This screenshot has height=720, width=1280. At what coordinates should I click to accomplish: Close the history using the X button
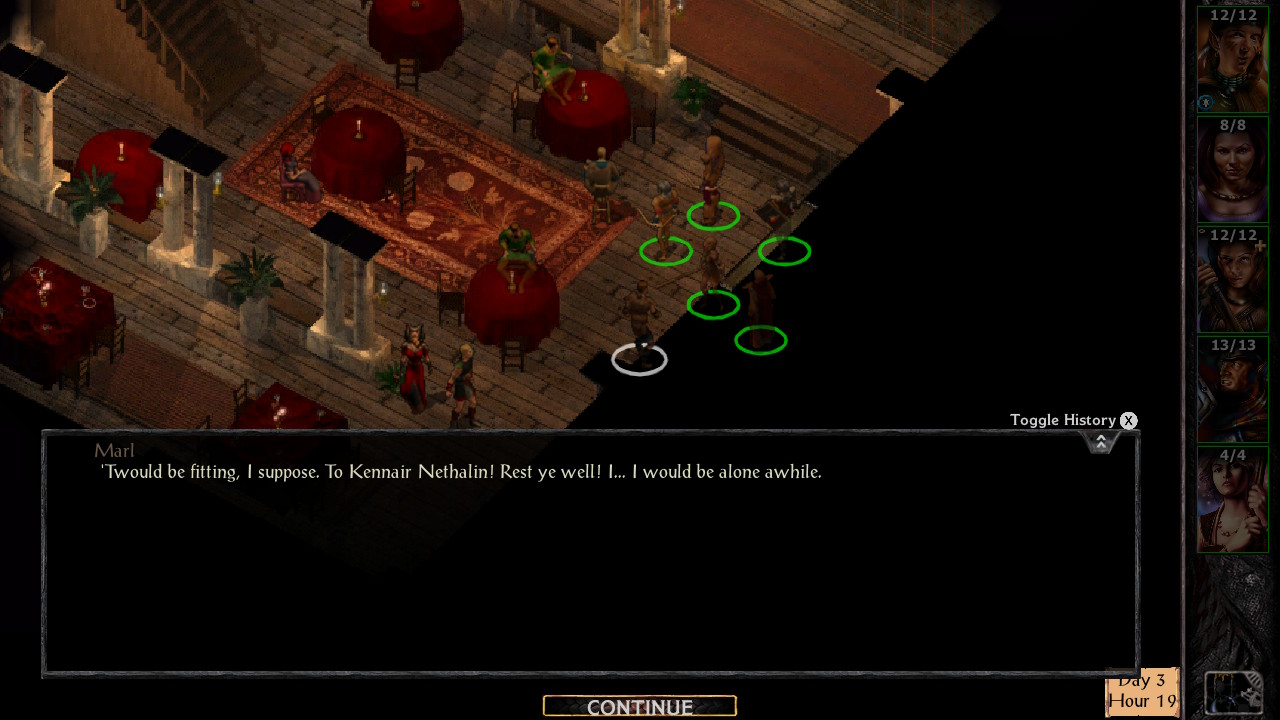1128,420
